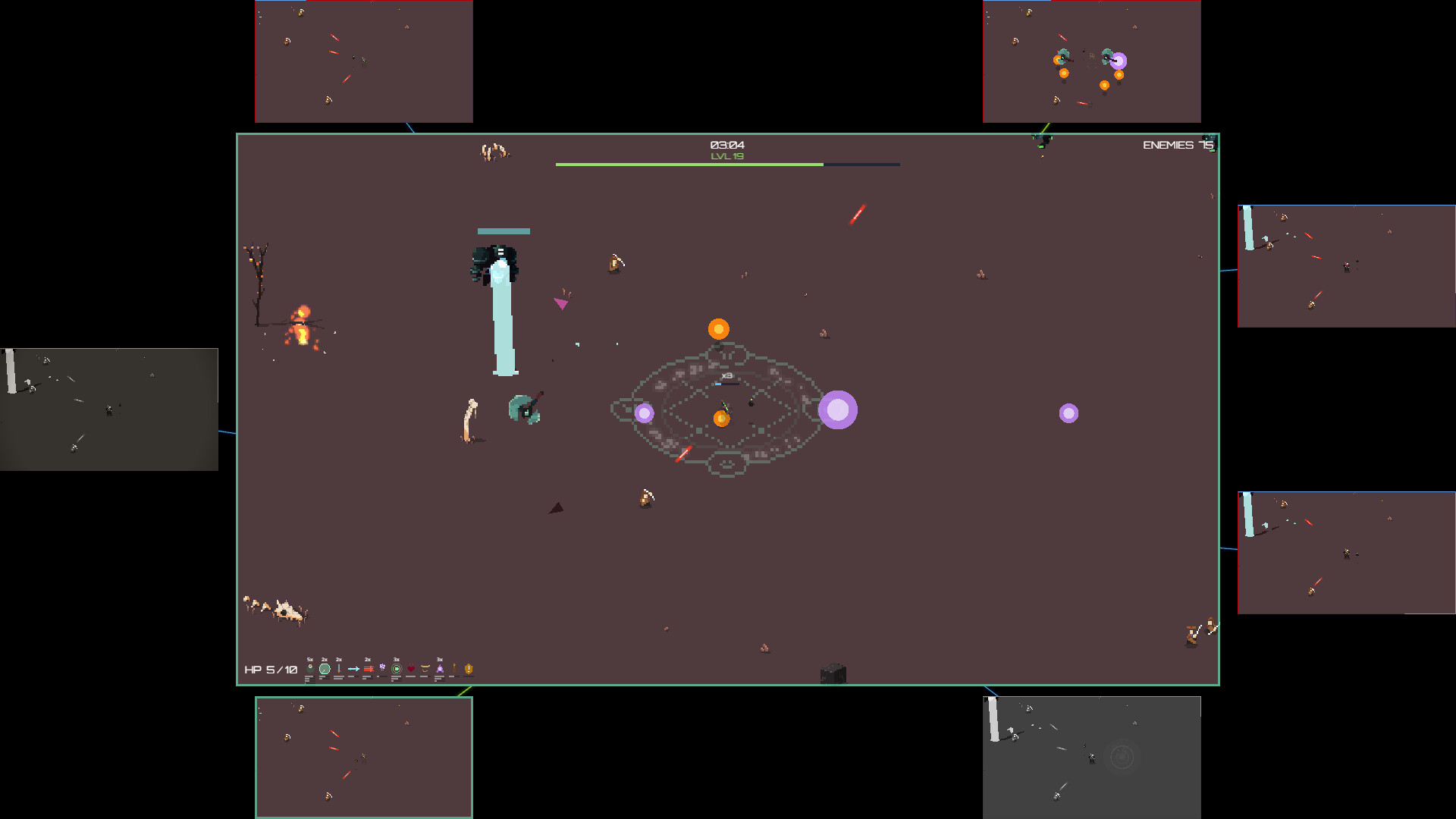Screen dimensions: 1456x819
Task: Select the grenade item with 5x count
Action: coord(309,669)
